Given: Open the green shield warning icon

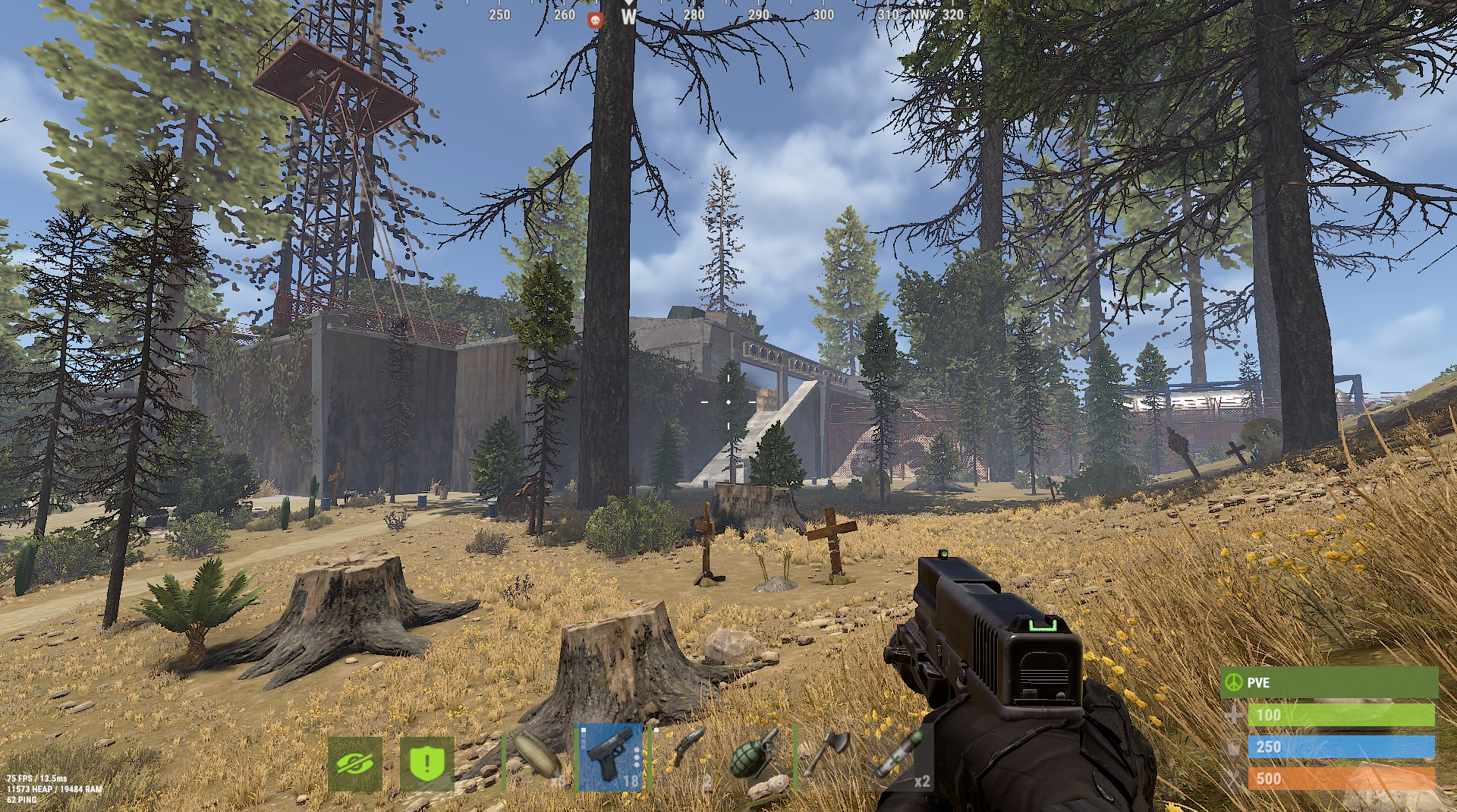Looking at the screenshot, I should 426,763.
